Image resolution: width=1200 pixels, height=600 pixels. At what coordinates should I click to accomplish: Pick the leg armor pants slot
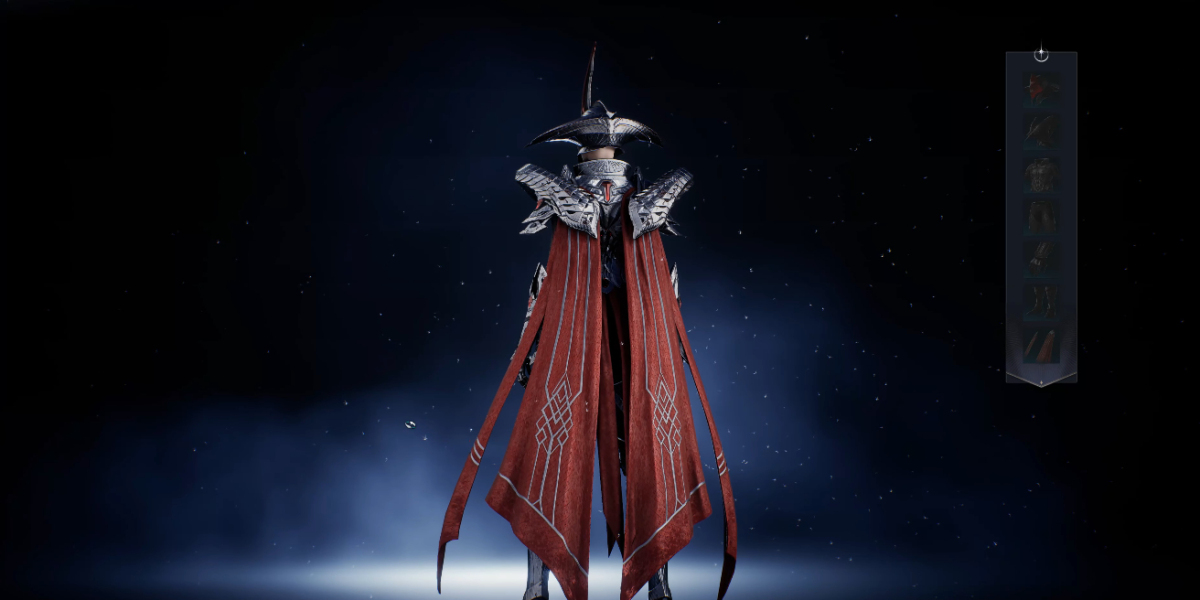pos(1041,216)
